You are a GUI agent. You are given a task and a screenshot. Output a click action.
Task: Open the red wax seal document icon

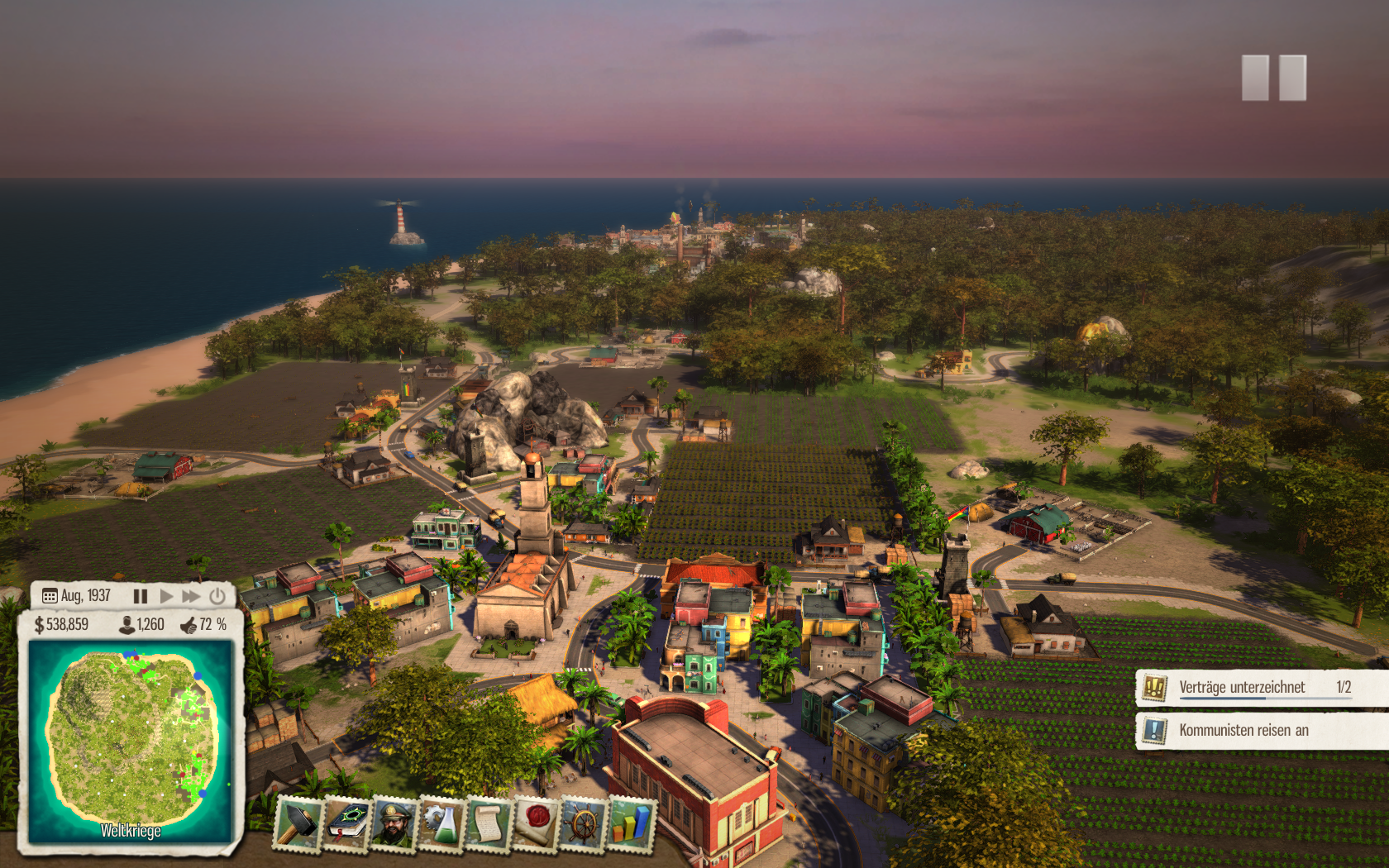coord(536,823)
